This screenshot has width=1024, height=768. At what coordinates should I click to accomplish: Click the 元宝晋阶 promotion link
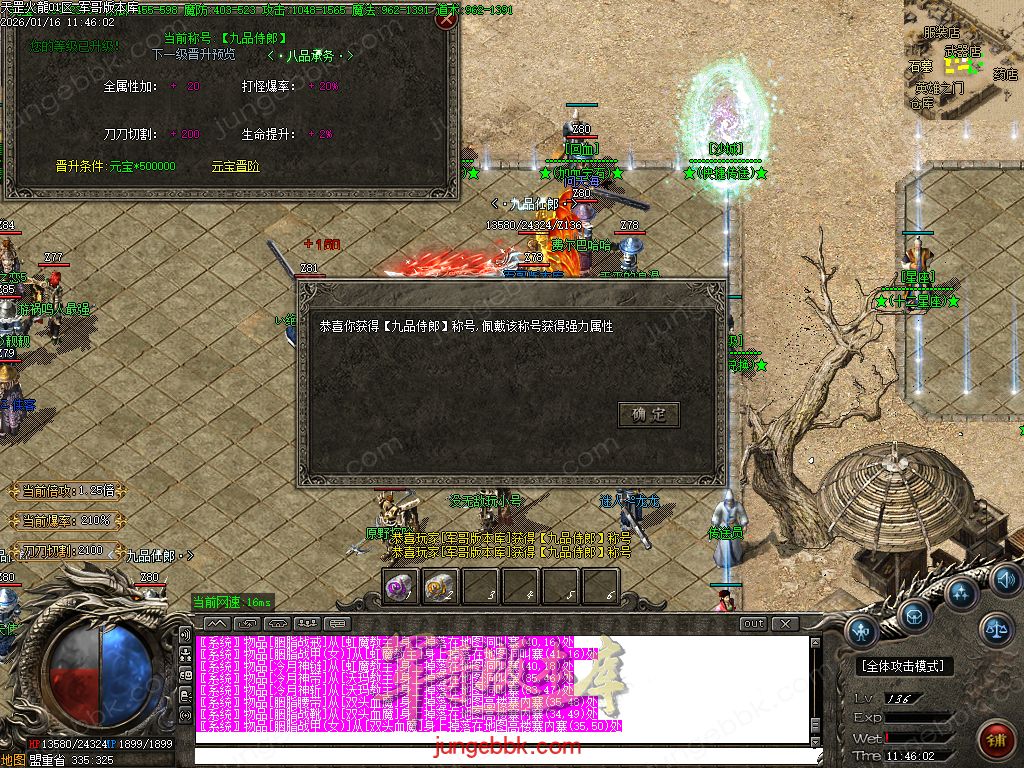(236, 166)
